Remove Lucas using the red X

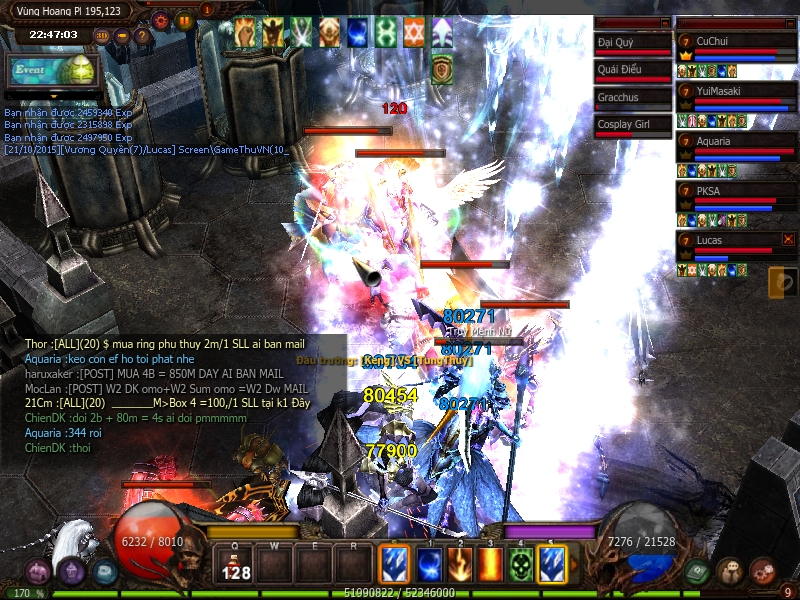[x=789, y=240]
